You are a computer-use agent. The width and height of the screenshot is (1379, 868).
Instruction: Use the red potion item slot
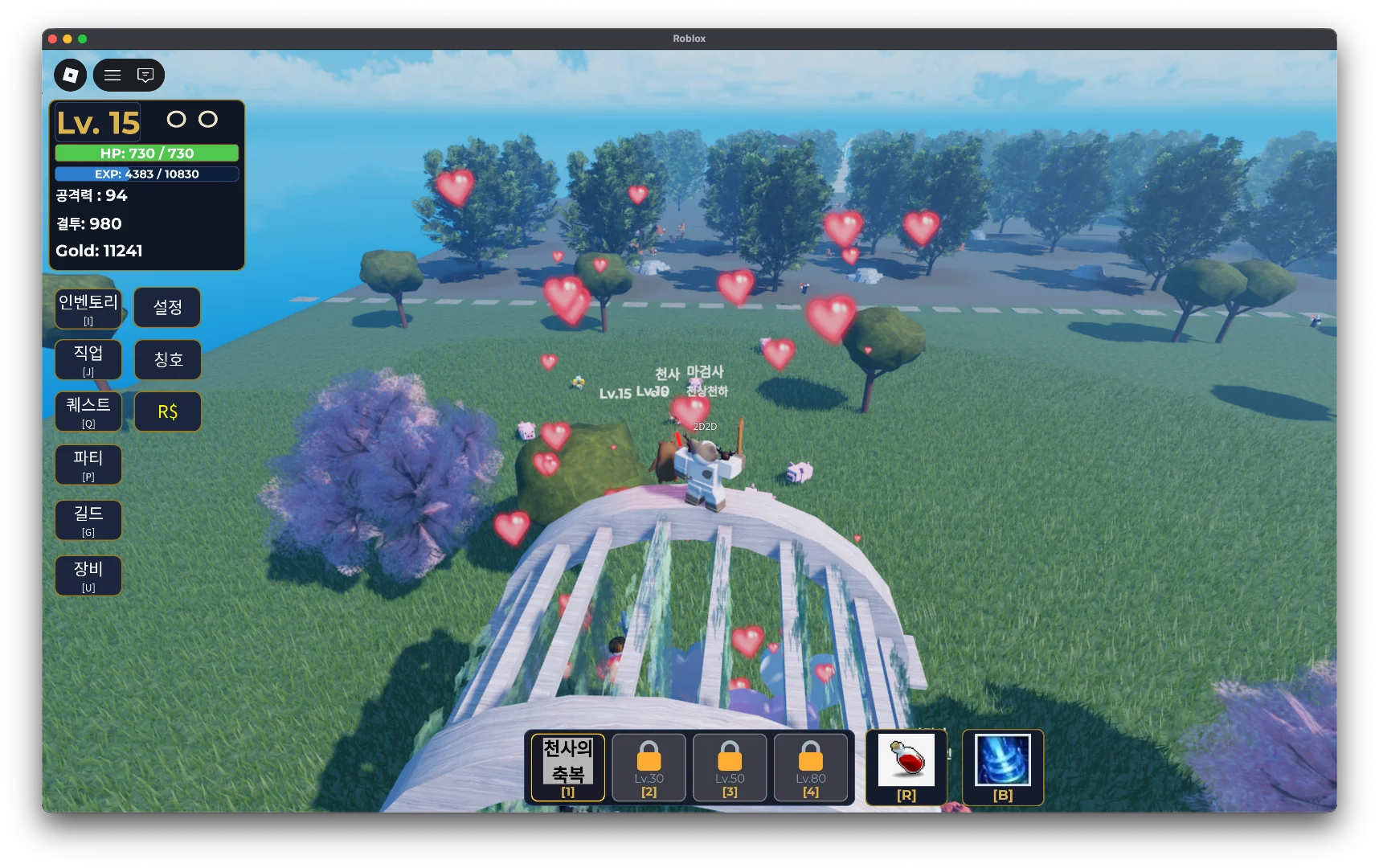(906, 766)
